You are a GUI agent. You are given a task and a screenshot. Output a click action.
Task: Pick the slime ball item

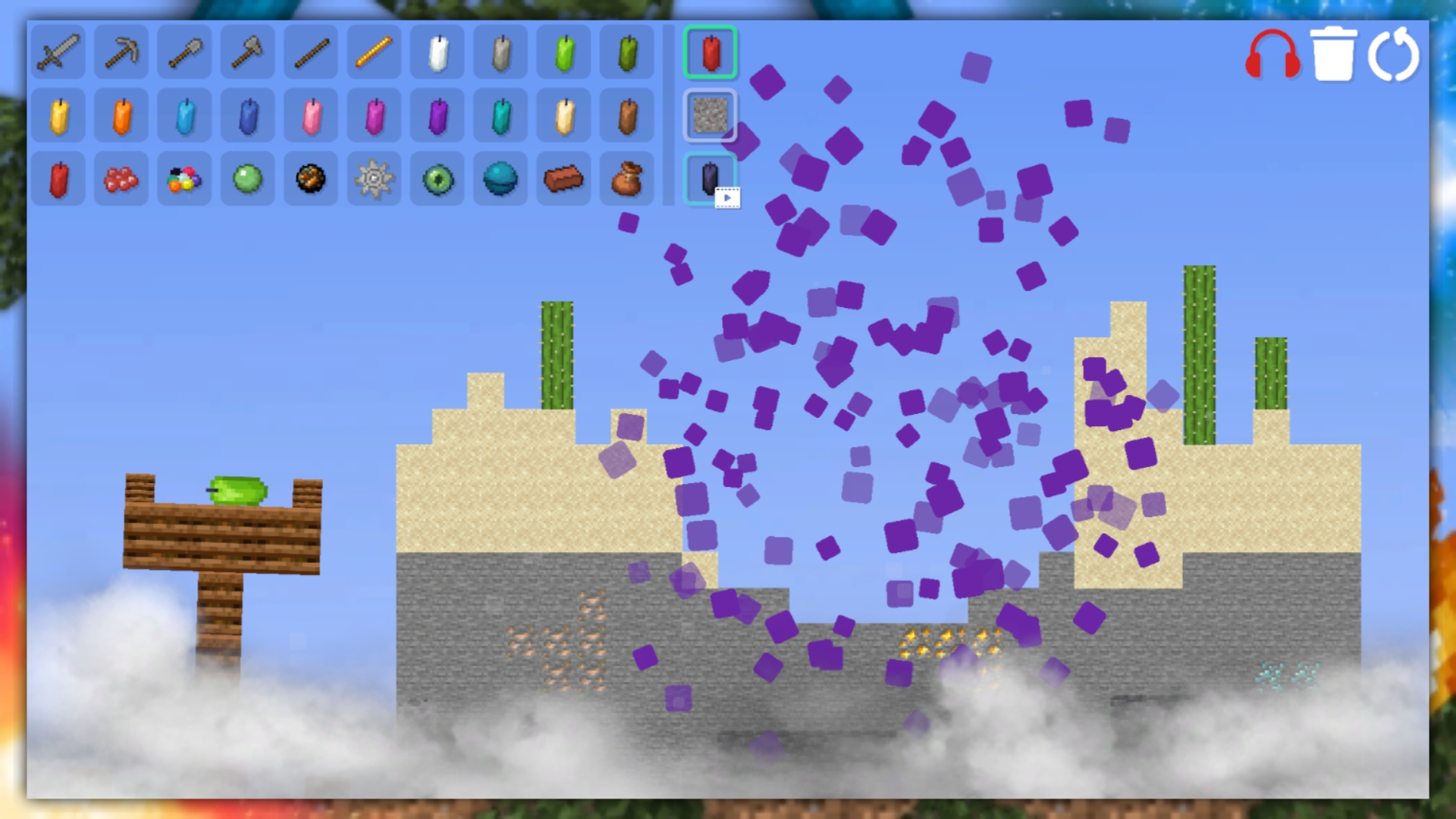pyautogui.click(x=247, y=179)
